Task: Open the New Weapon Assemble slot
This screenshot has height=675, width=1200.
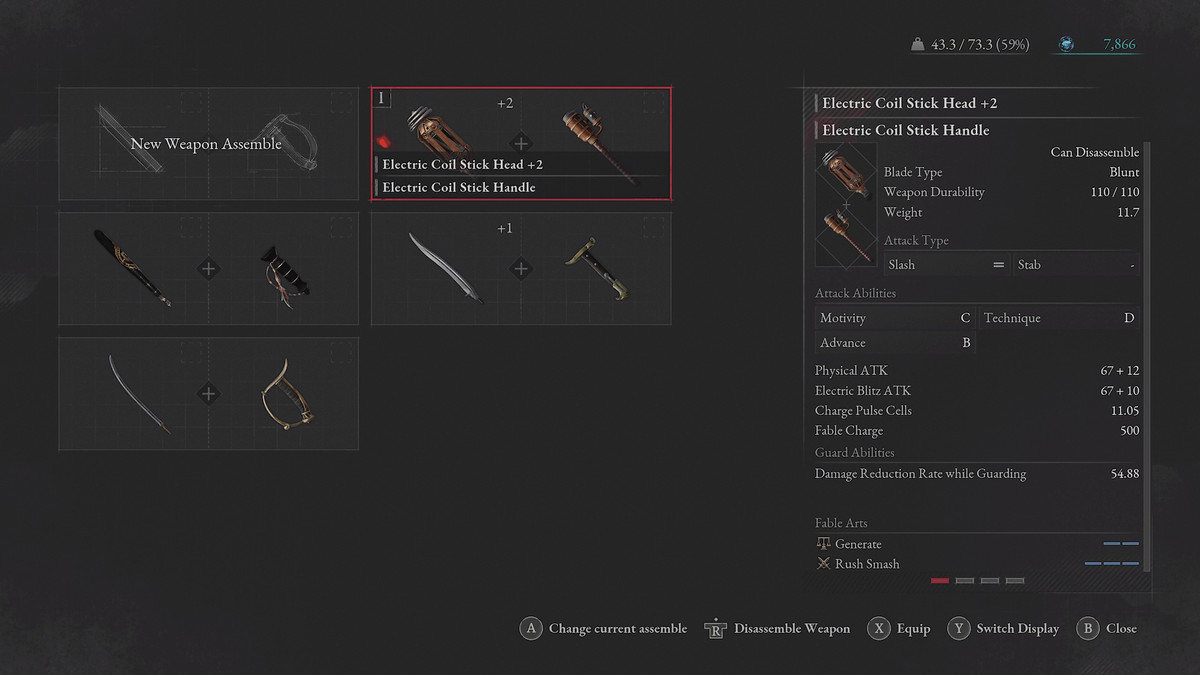Action: [x=208, y=144]
